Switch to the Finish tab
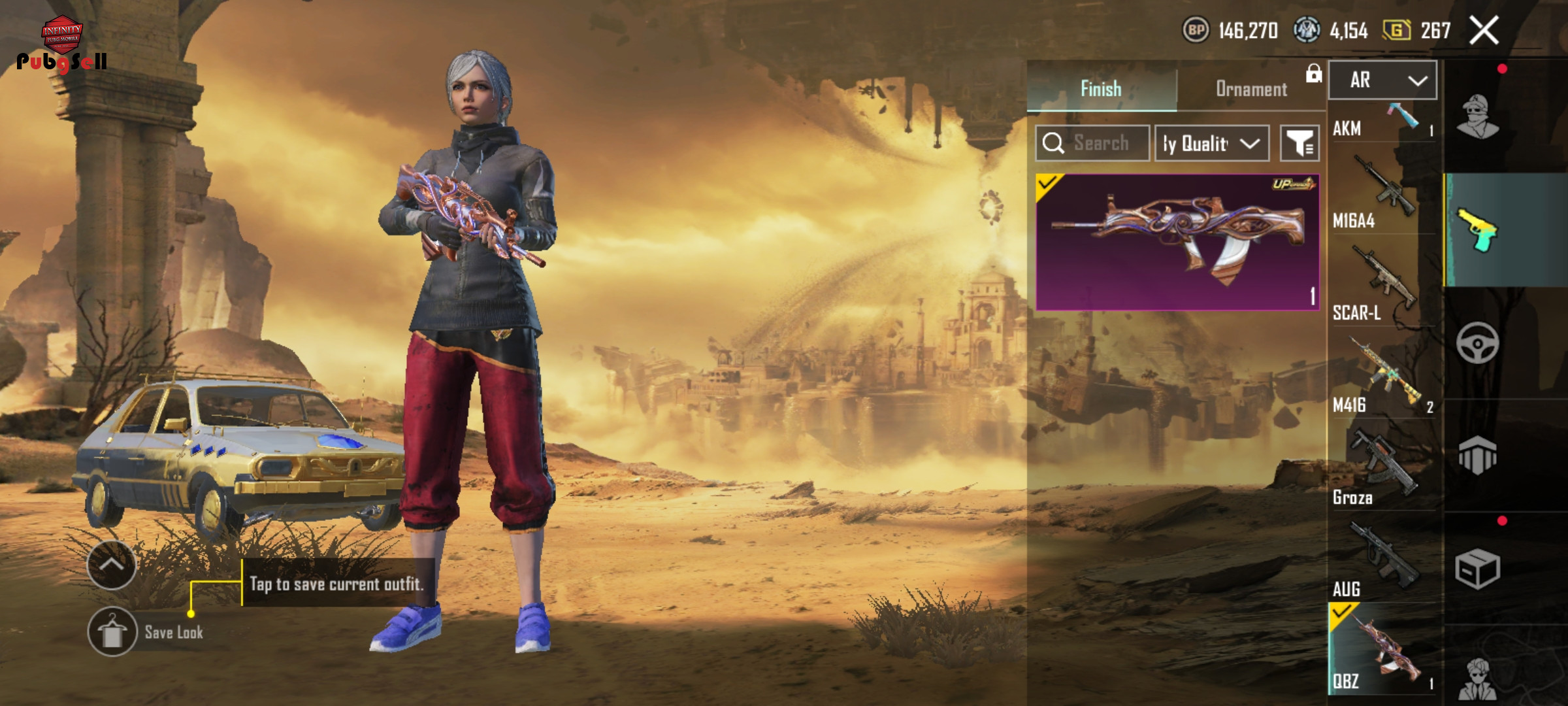This screenshot has width=1568, height=706. (x=1101, y=89)
